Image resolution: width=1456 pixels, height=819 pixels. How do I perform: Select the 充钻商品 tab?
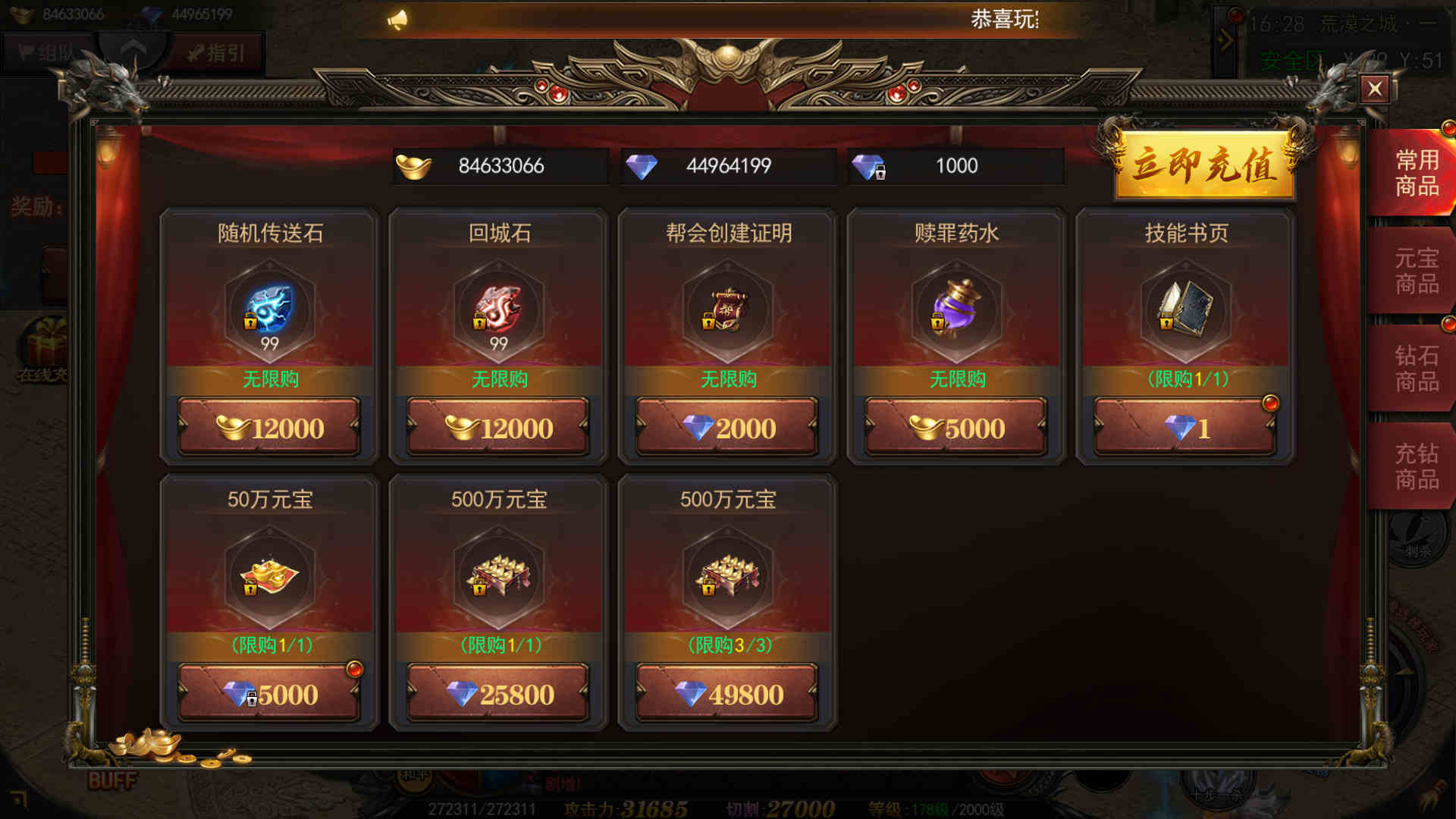(x=1416, y=466)
